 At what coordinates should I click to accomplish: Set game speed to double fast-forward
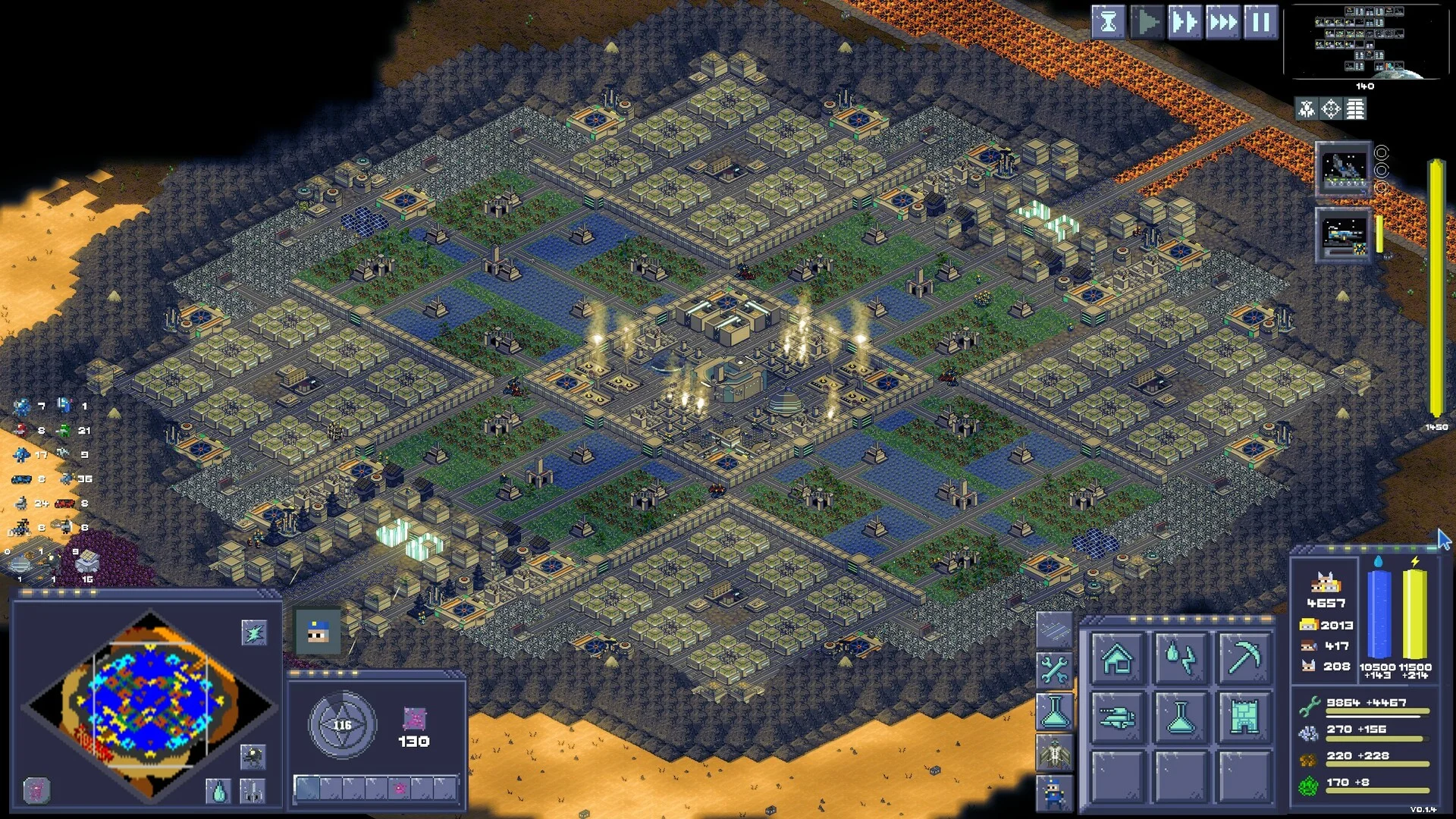[x=1184, y=22]
